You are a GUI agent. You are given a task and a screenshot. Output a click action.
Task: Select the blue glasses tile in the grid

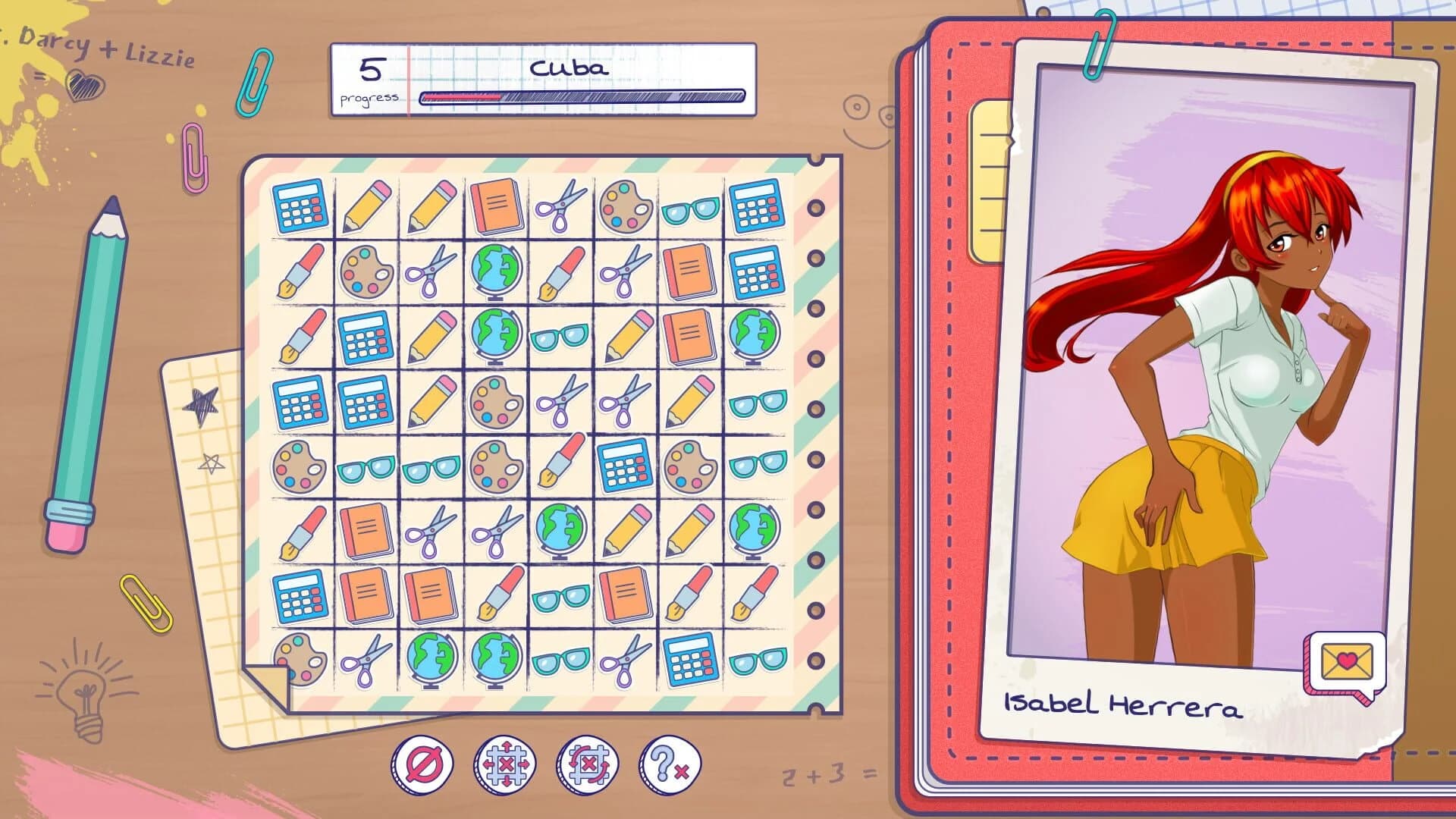(561, 334)
